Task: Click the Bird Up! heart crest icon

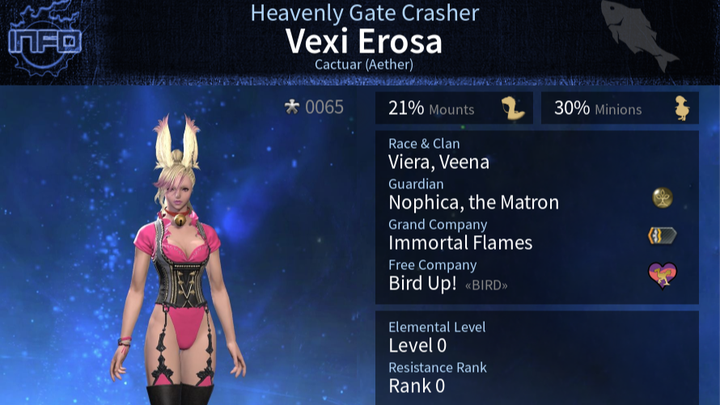Action: [x=661, y=274]
